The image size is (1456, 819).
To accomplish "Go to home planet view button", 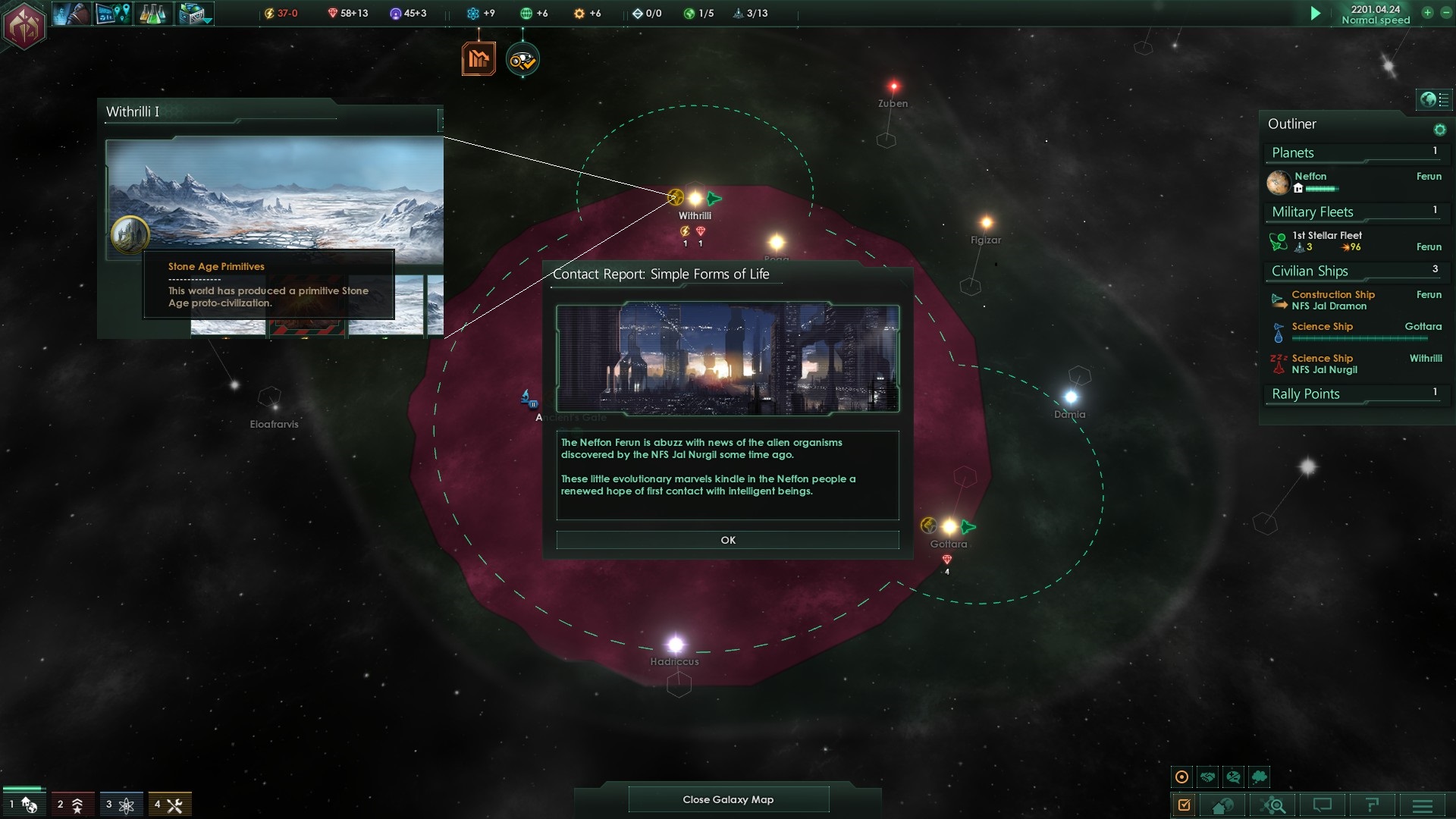I will click(1222, 805).
